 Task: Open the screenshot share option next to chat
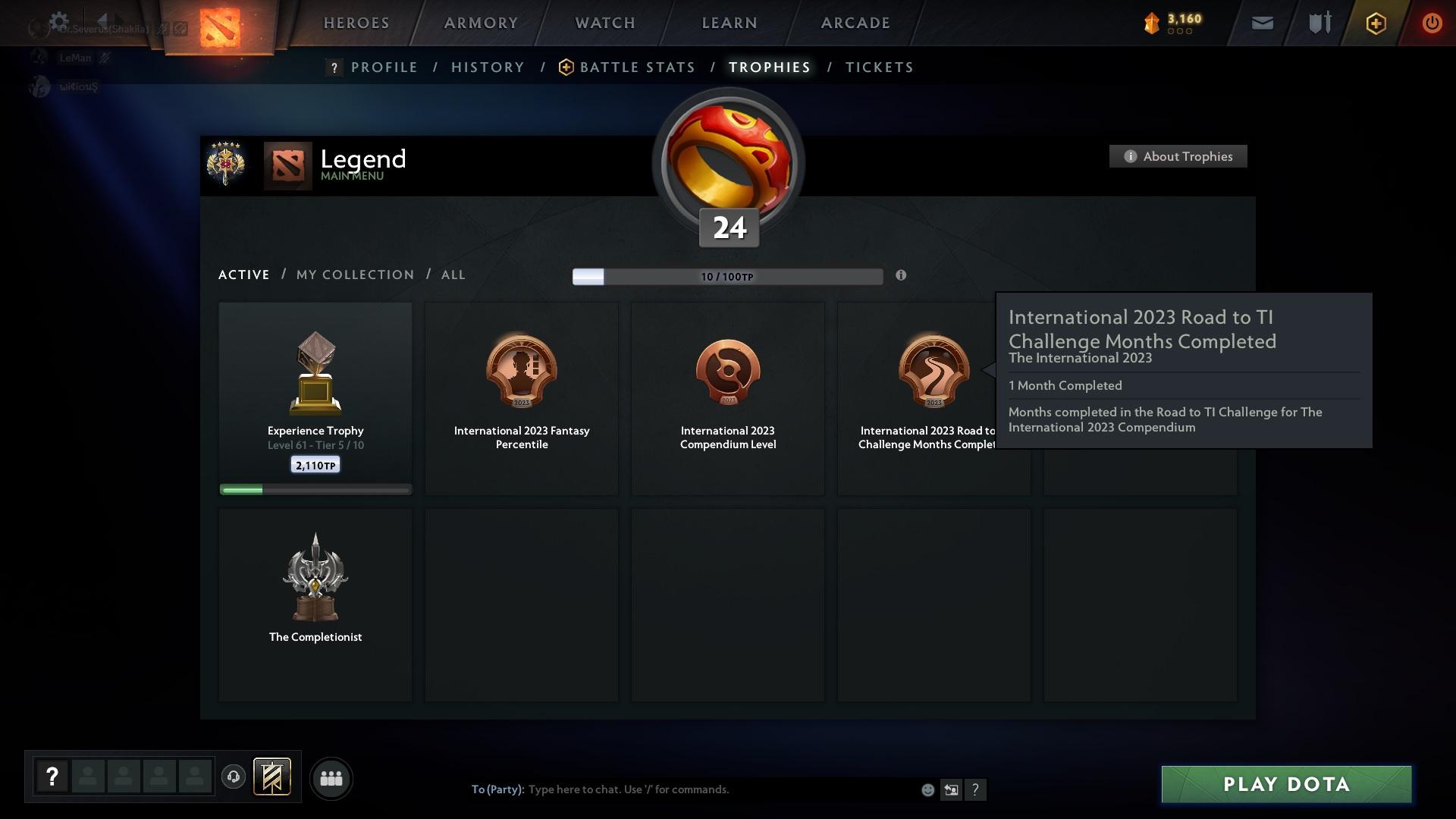click(952, 789)
